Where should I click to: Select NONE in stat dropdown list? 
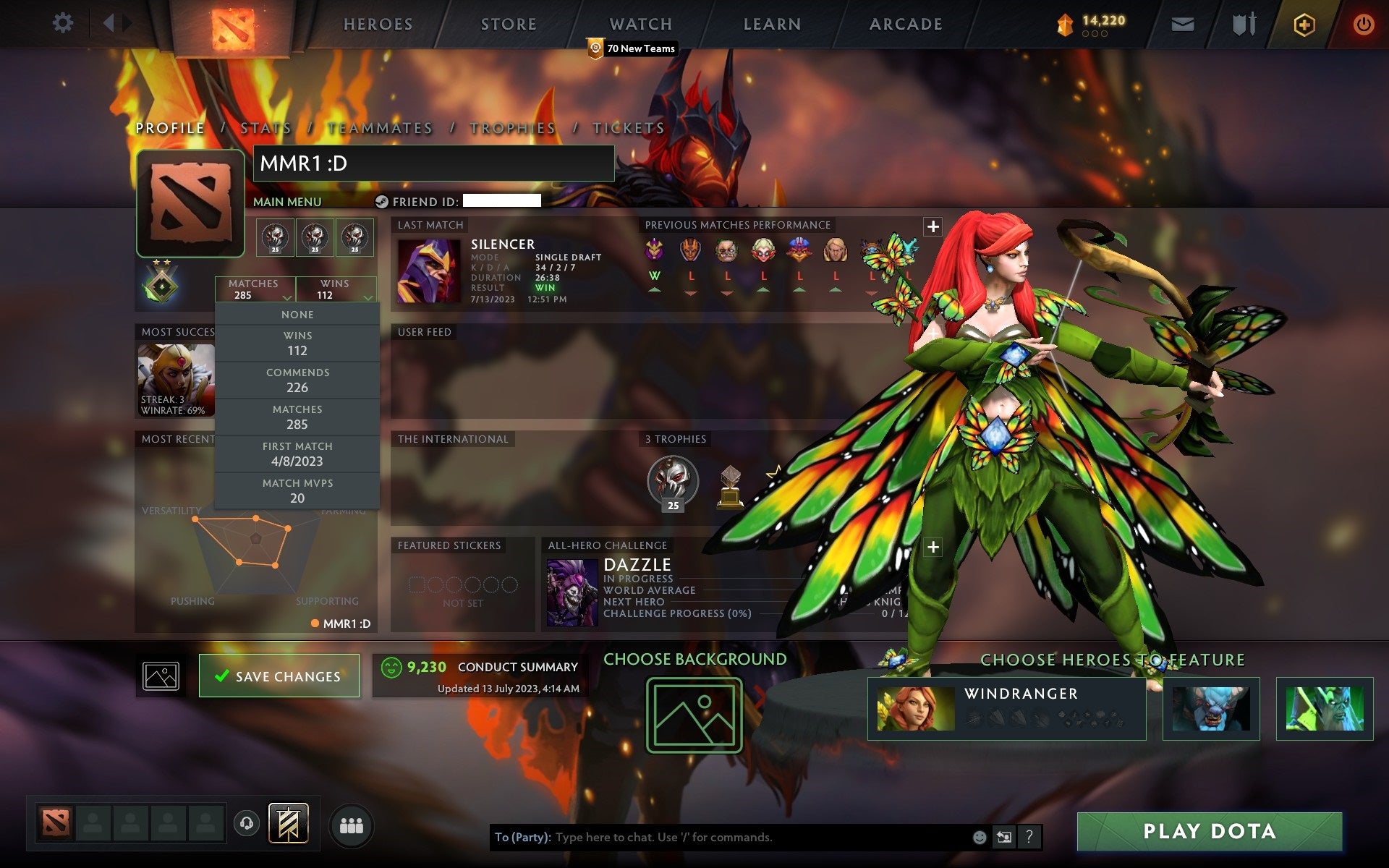click(297, 314)
